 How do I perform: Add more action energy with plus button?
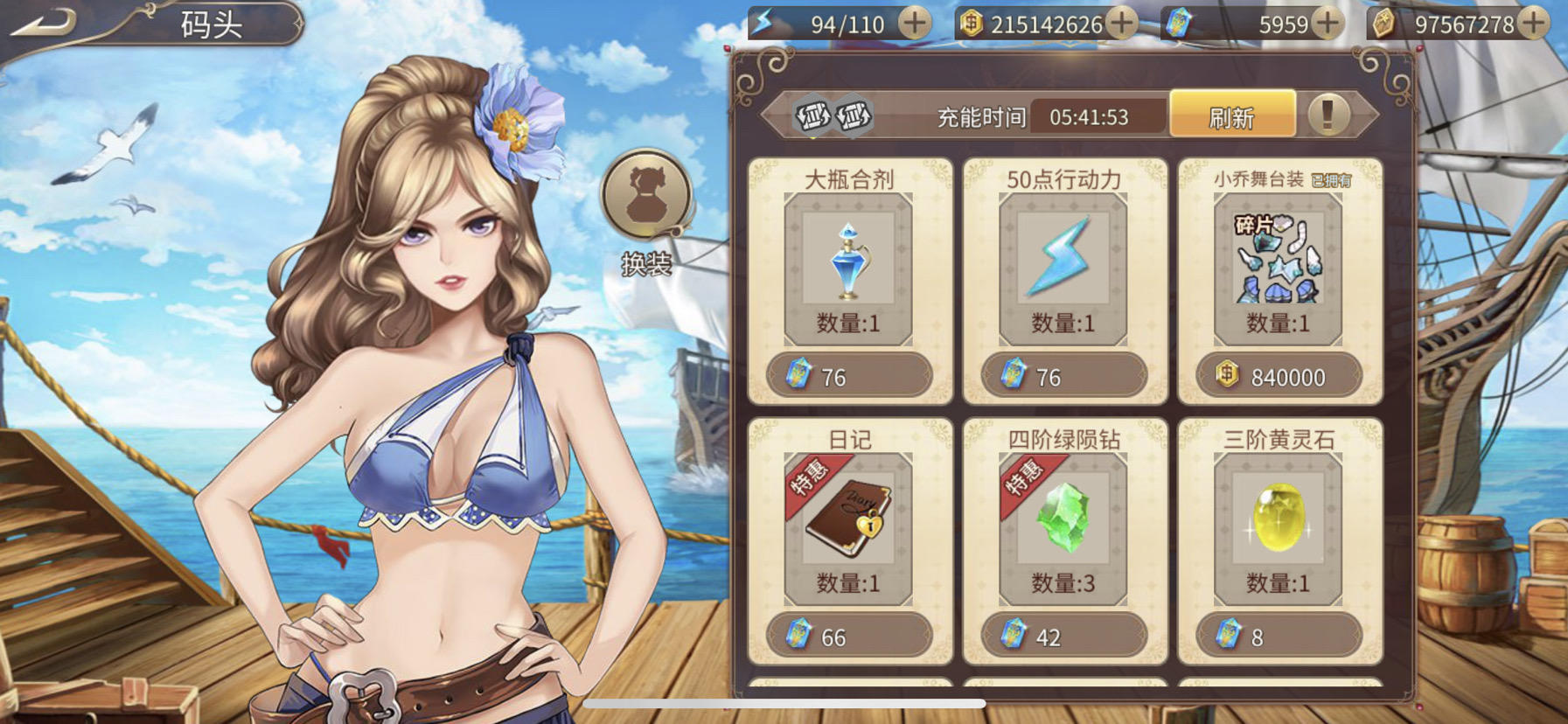tap(915, 24)
